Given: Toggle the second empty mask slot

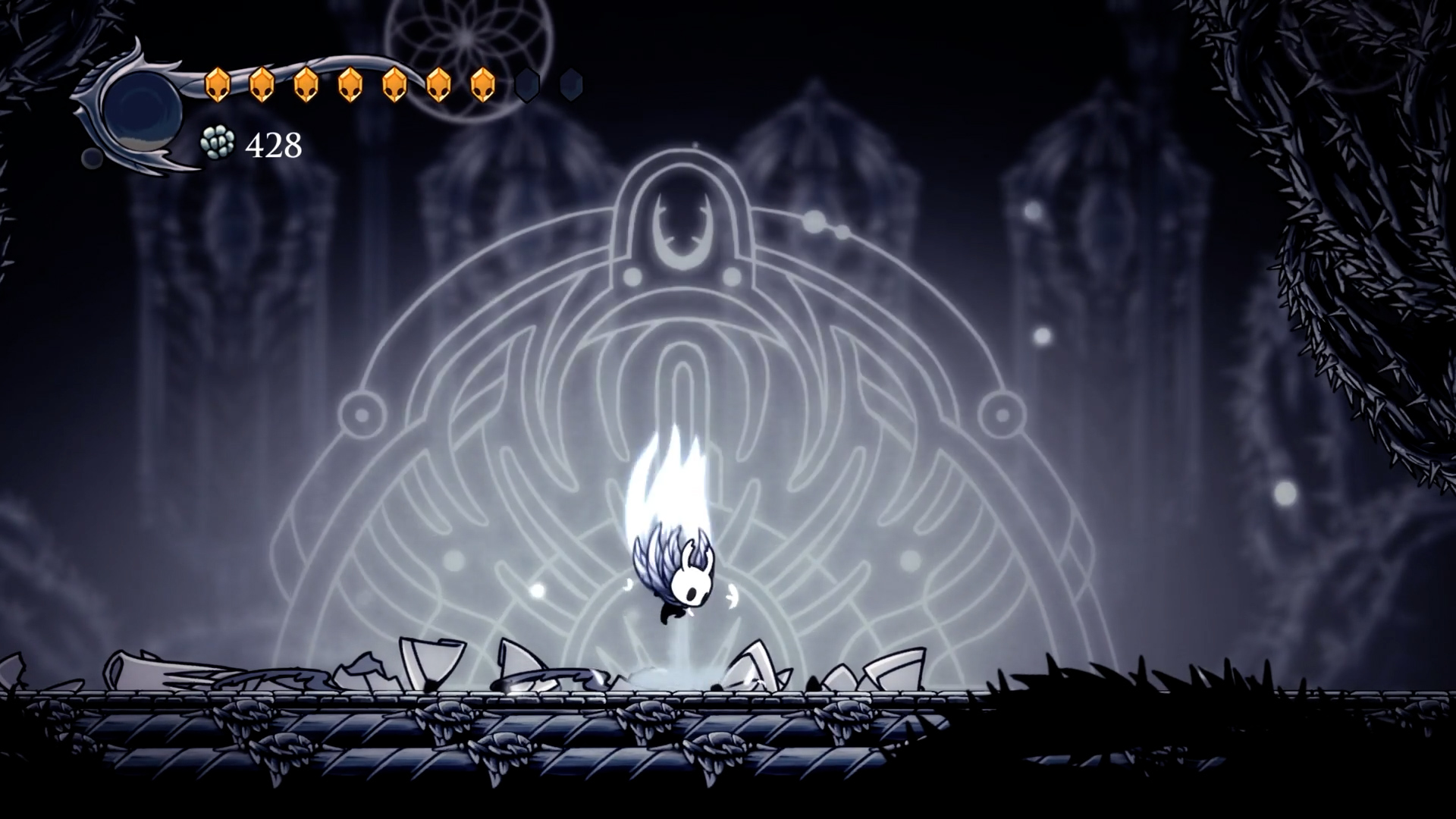Looking at the screenshot, I should coord(570,84).
